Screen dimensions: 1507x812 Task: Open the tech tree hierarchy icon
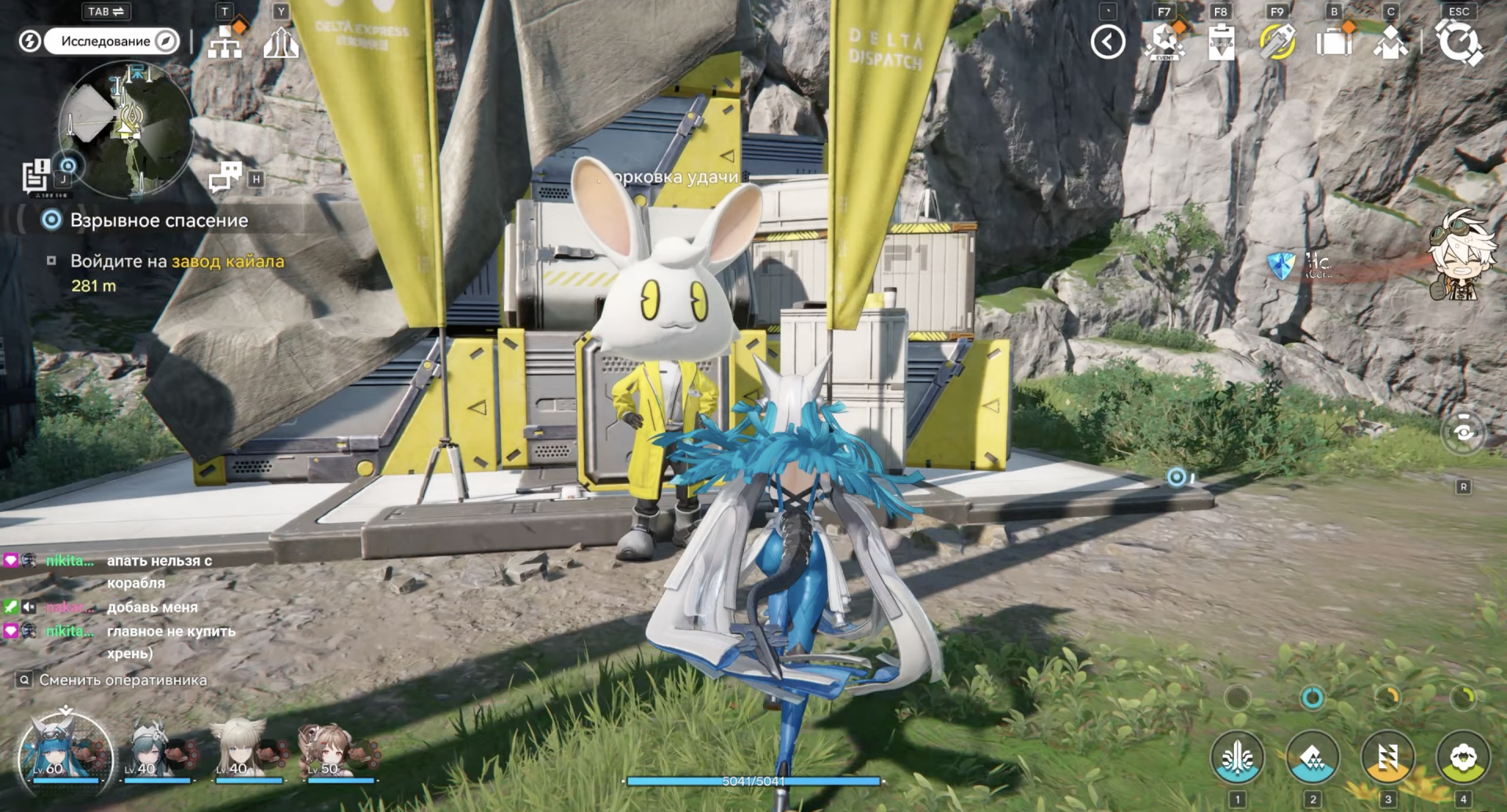click(225, 43)
